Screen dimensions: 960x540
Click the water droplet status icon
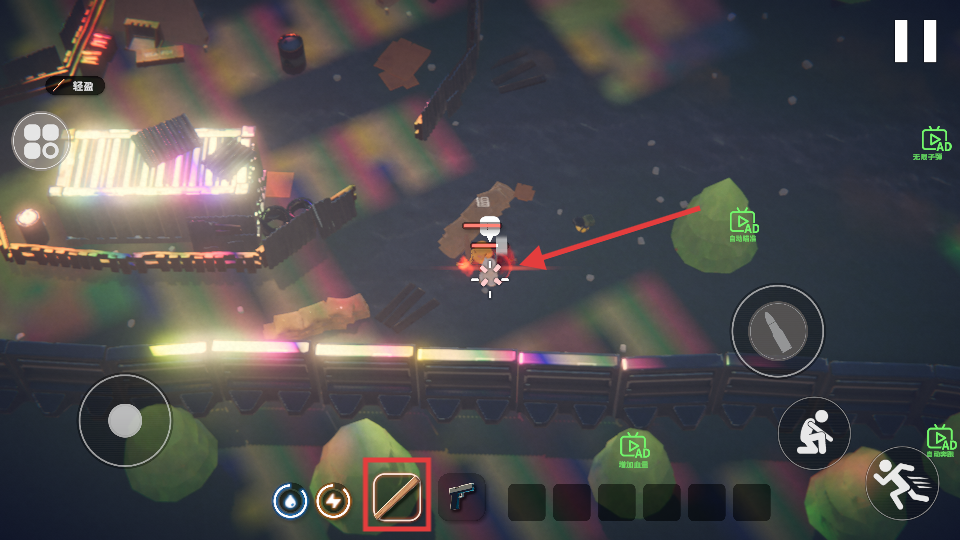tap(290, 500)
